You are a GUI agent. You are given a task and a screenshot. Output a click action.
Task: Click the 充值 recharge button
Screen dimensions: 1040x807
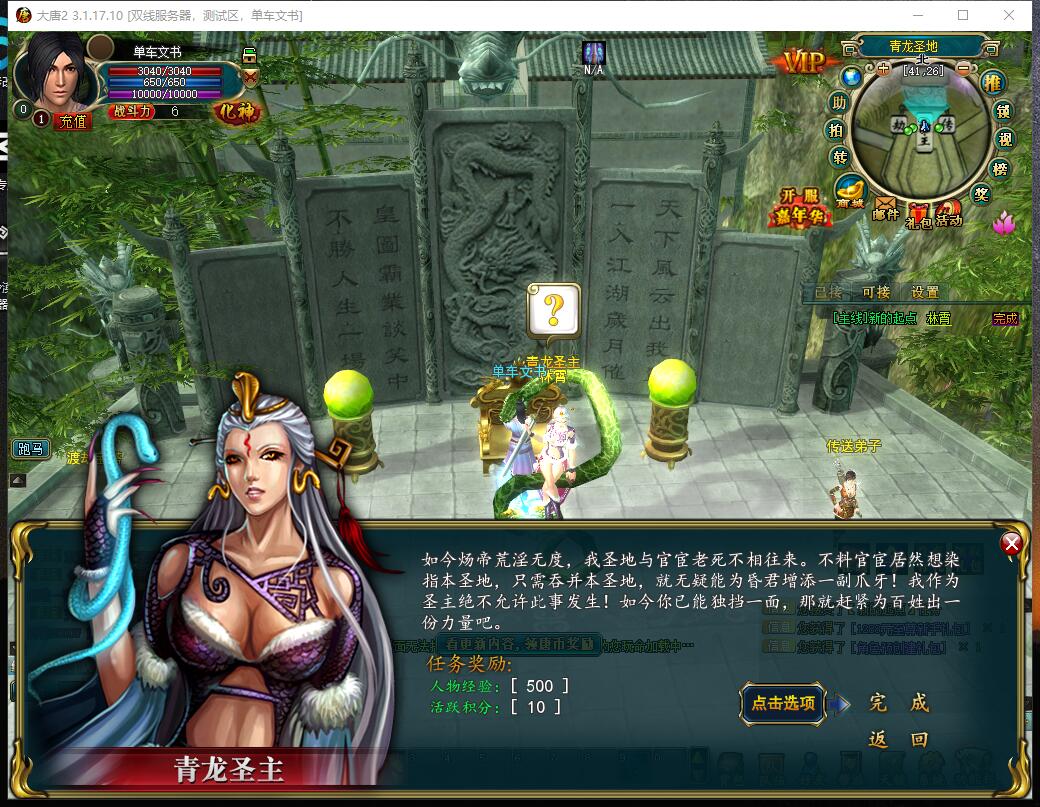pyautogui.click(x=73, y=121)
